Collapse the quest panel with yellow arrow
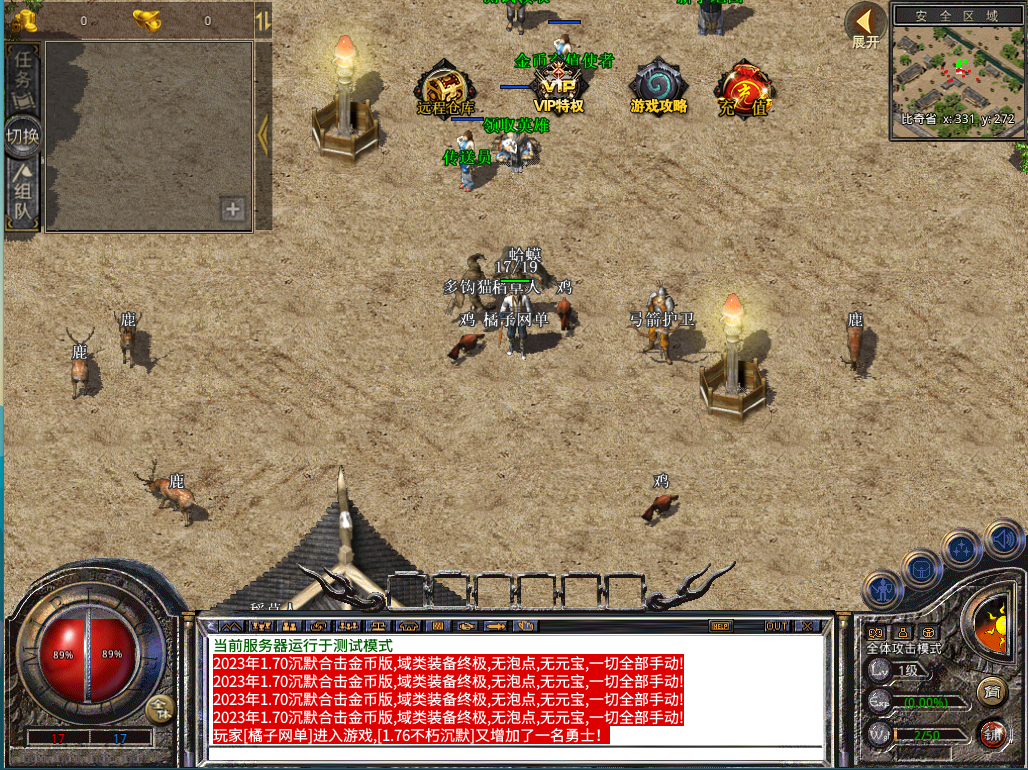This screenshot has height=770, width=1028. pos(263,134)
